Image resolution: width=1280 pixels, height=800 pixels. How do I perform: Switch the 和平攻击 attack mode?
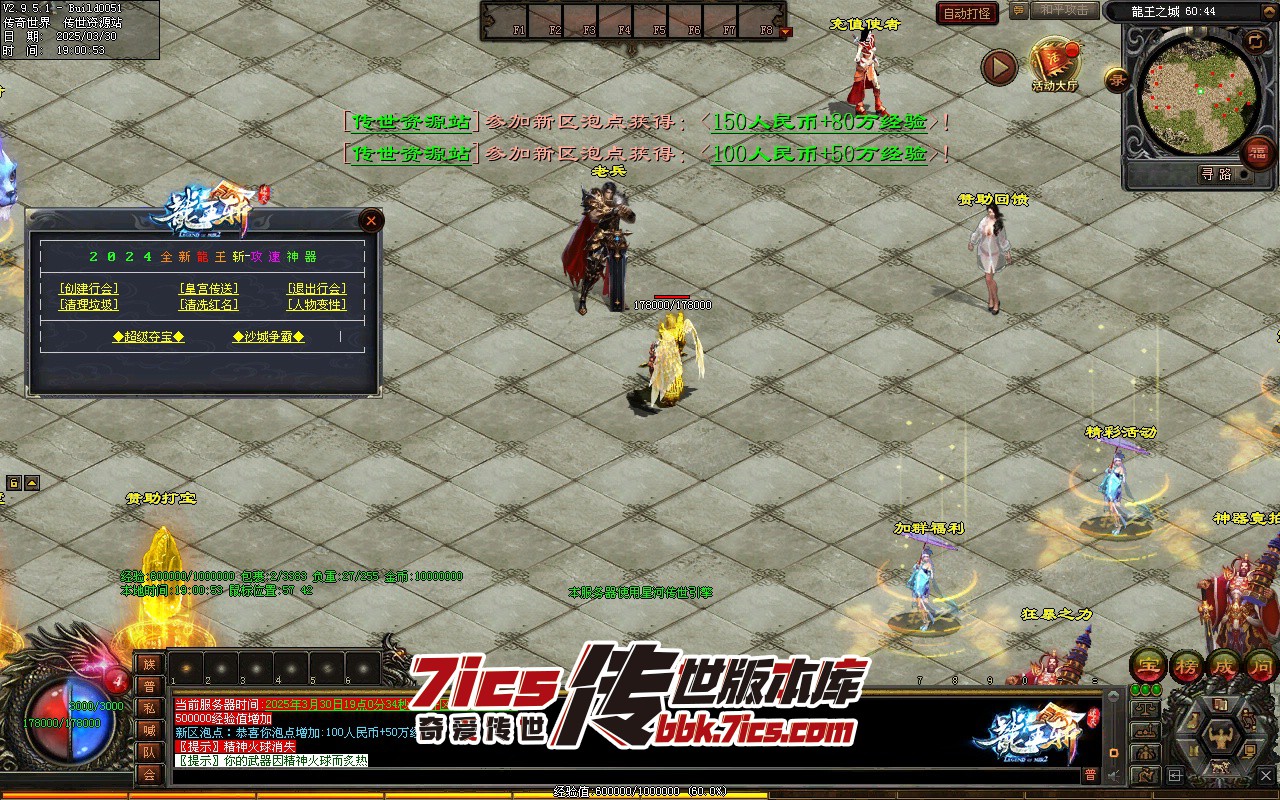click(1063, 10)
